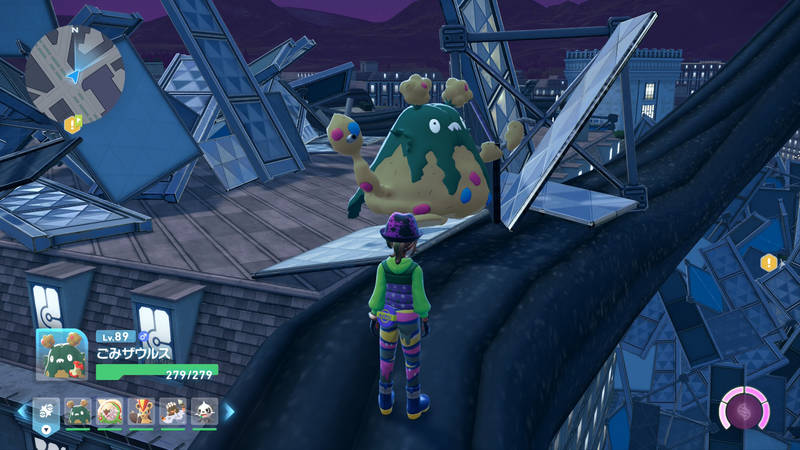This screenshot has width=800, height=450.
Task: Choose the orange maned Pokémon party slot
Action: click(140, 411)
